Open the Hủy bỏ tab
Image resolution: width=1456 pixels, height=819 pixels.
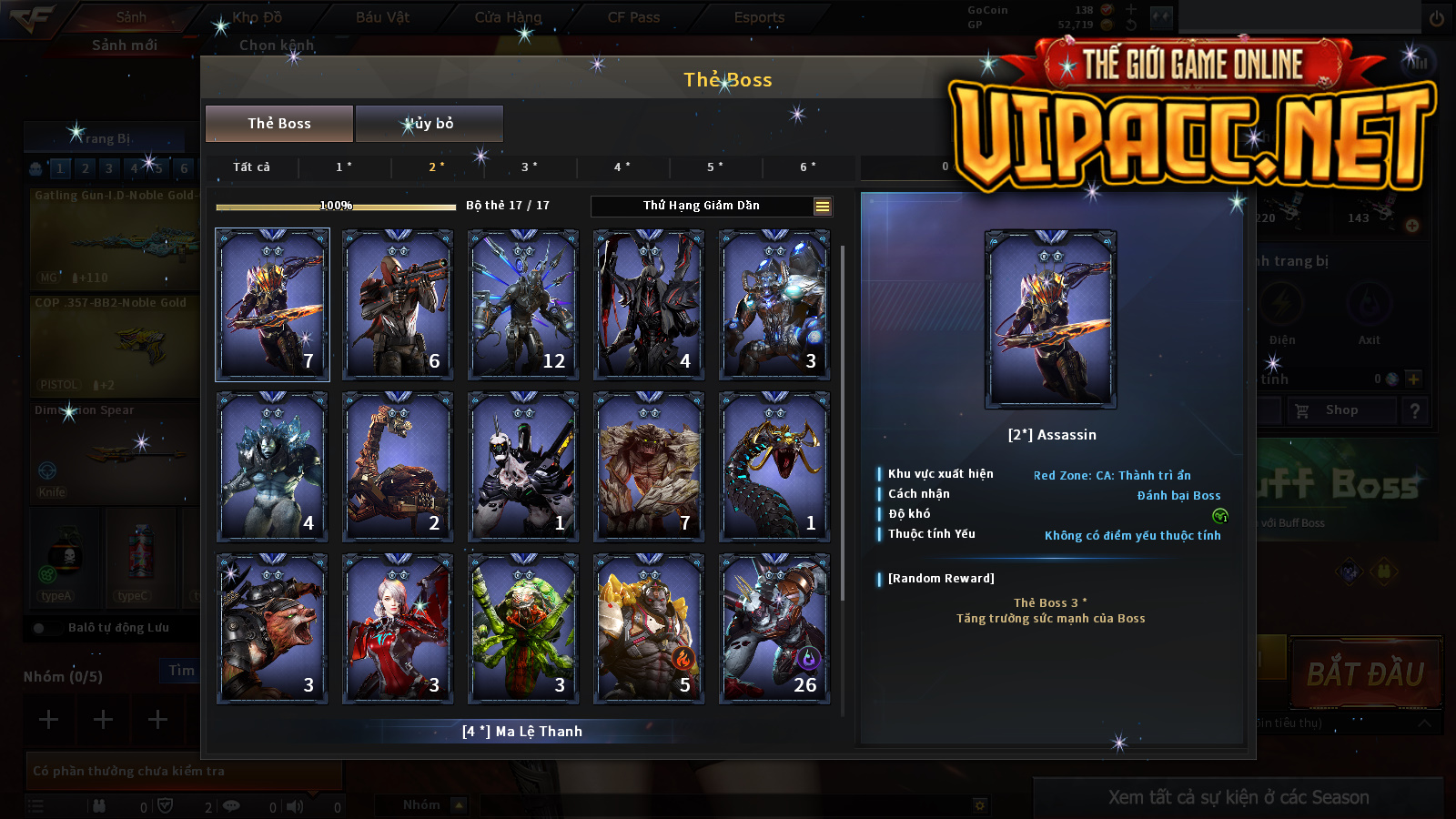click(x=429, y=124)
